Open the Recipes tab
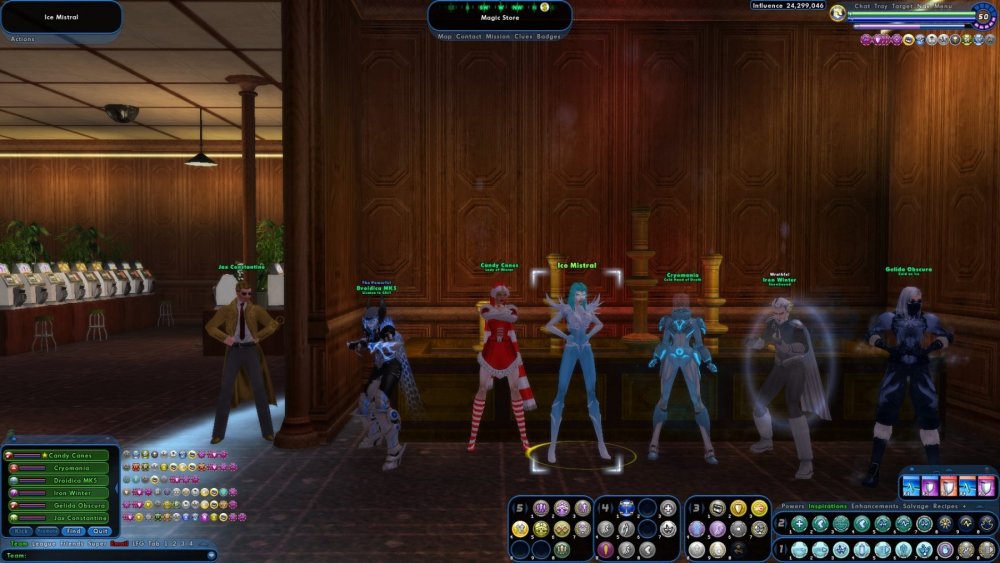The width and height of the screenshot is (1000, 563). pyautogui.click(x=946, y=506)
